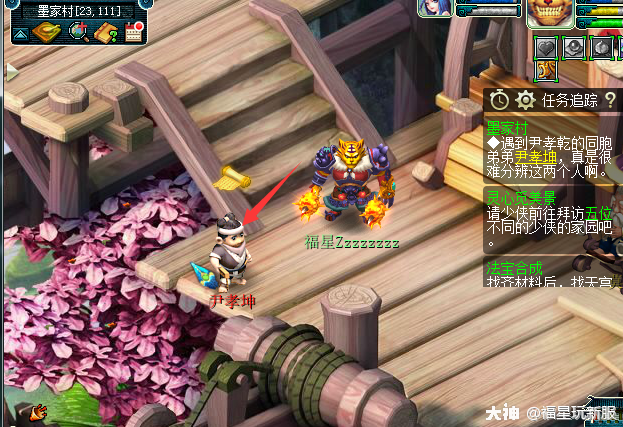Click the 五位 link in quest text
The image size is (623, 427).
(x=600, y=213)
